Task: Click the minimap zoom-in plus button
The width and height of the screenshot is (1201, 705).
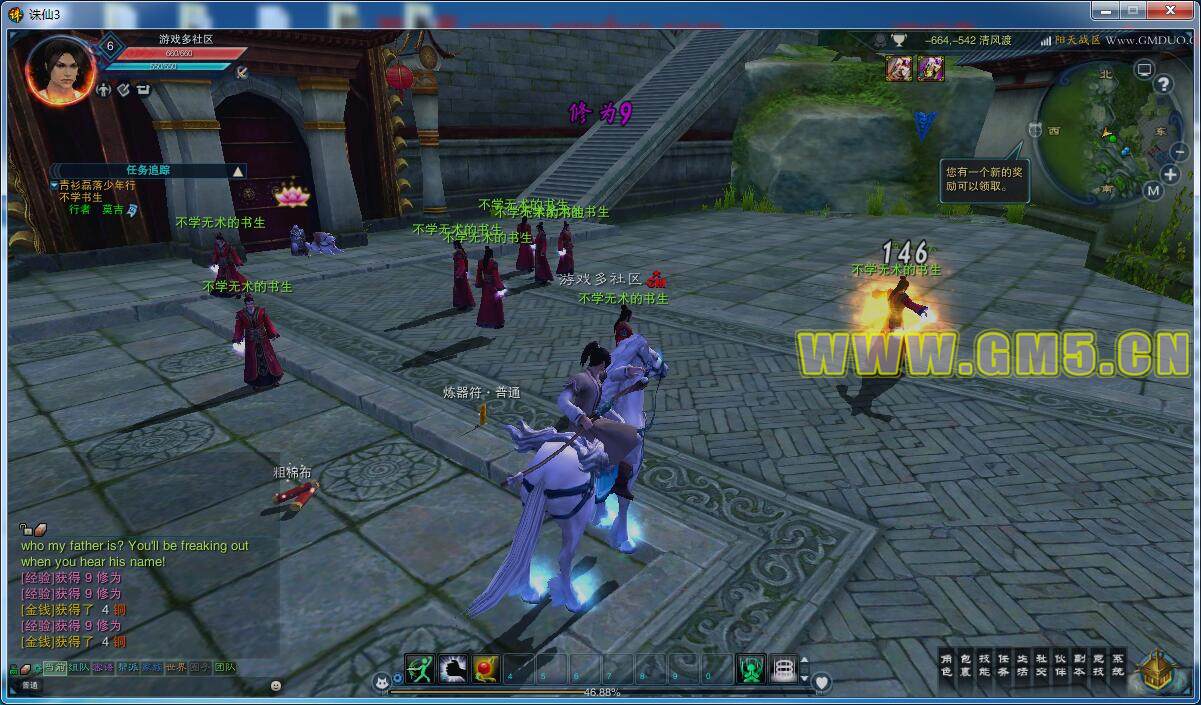Action: (1171, 174)
